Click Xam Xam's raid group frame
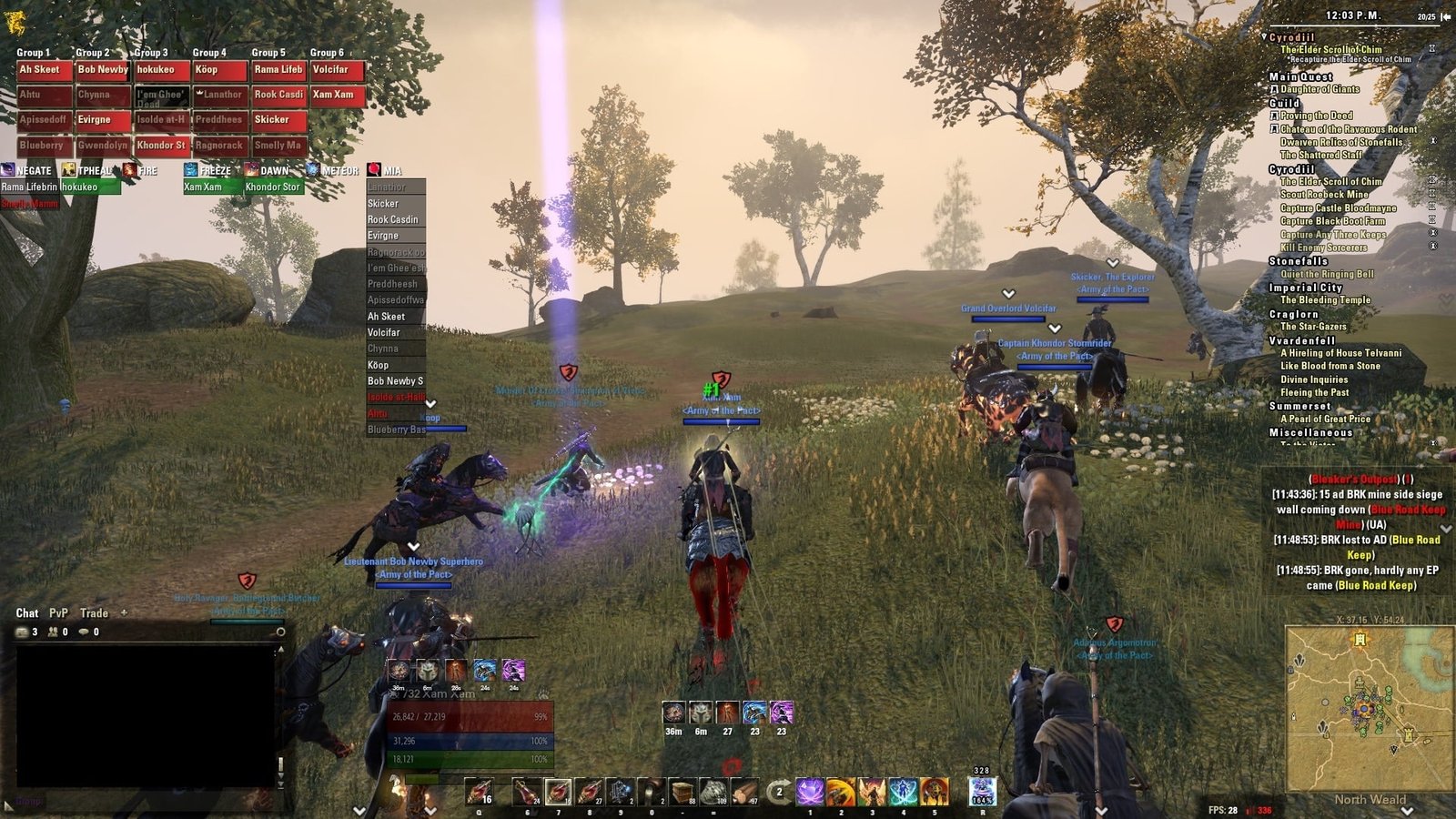Viewport: 1456px width, 819px height. tap(338, 96)
